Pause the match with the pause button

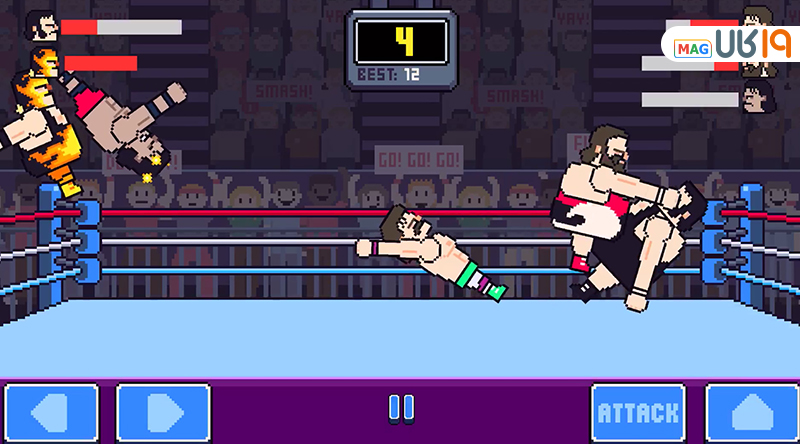400,408
